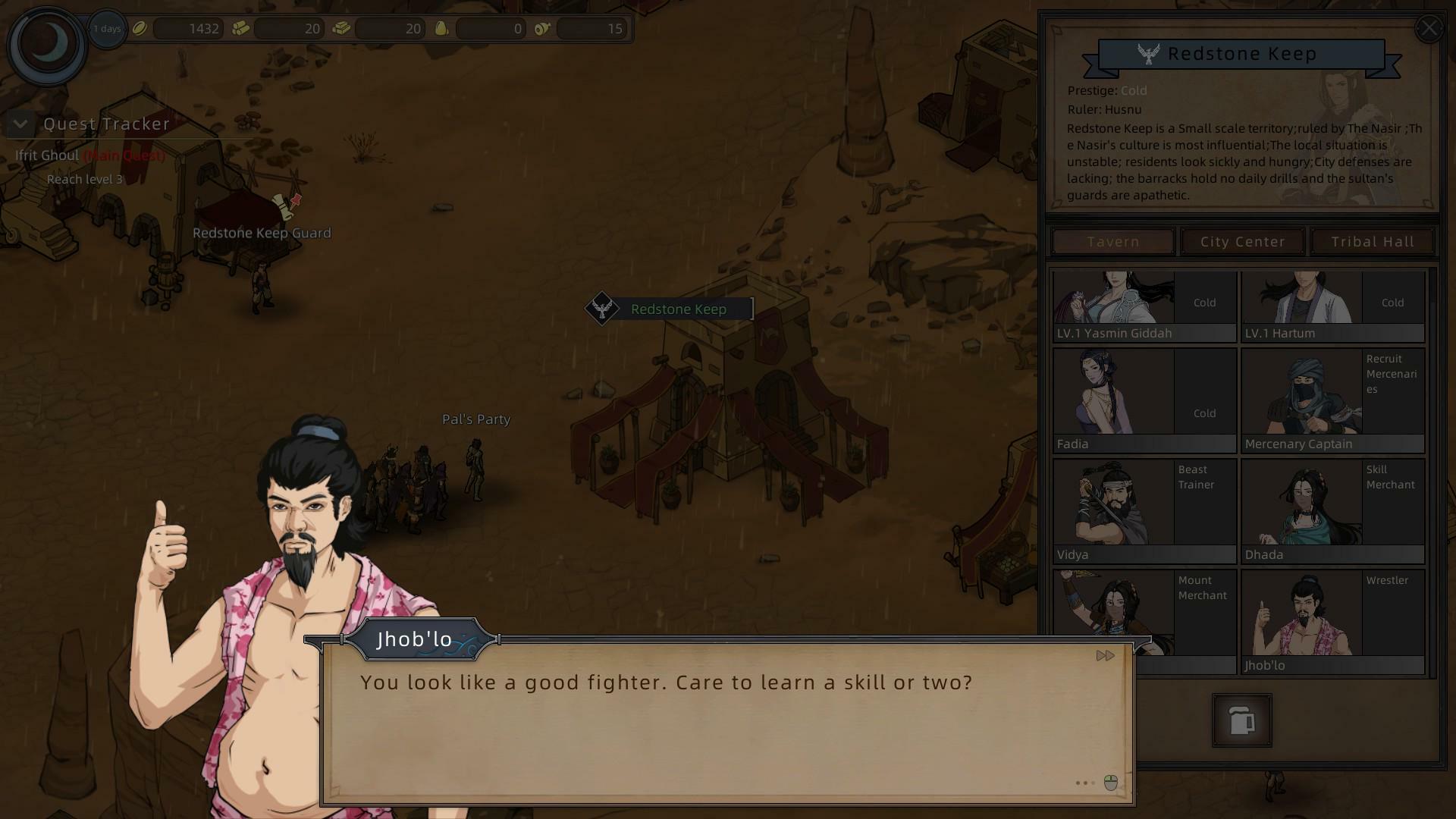Visit Vidya the Beast Trainer
This screenshot has width=1456, height=819.
pyautogui.click(x=1144, y=511)
